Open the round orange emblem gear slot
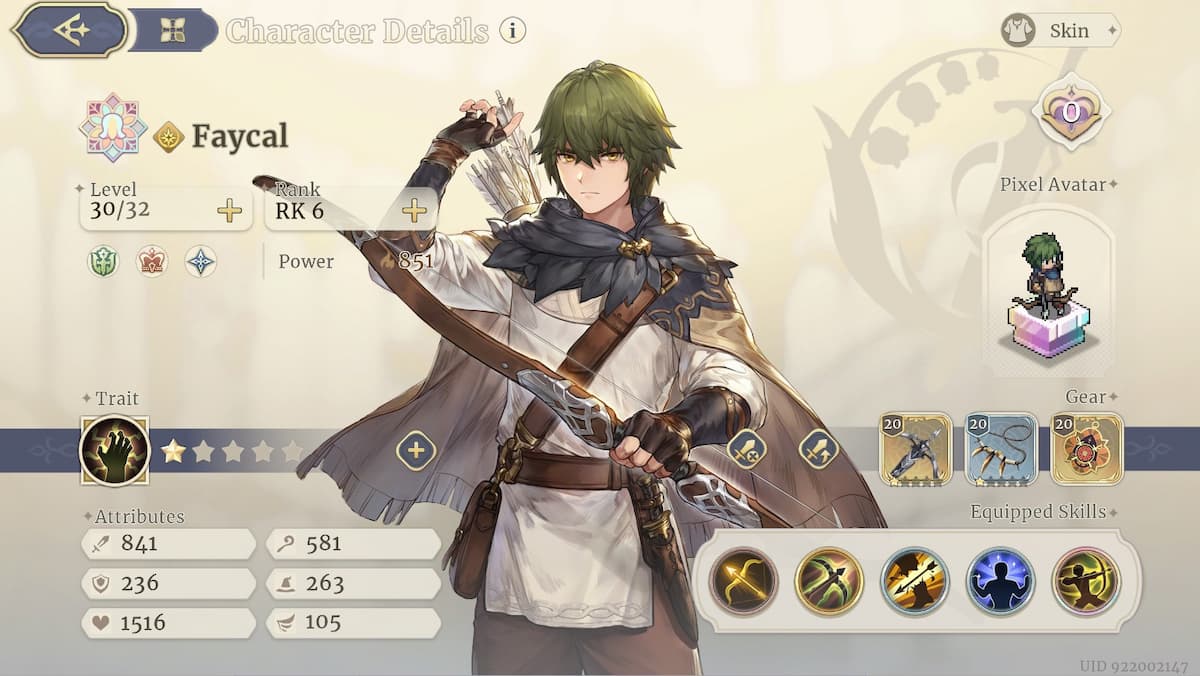The image size is (1200, 676). [x=1087, y=449]
